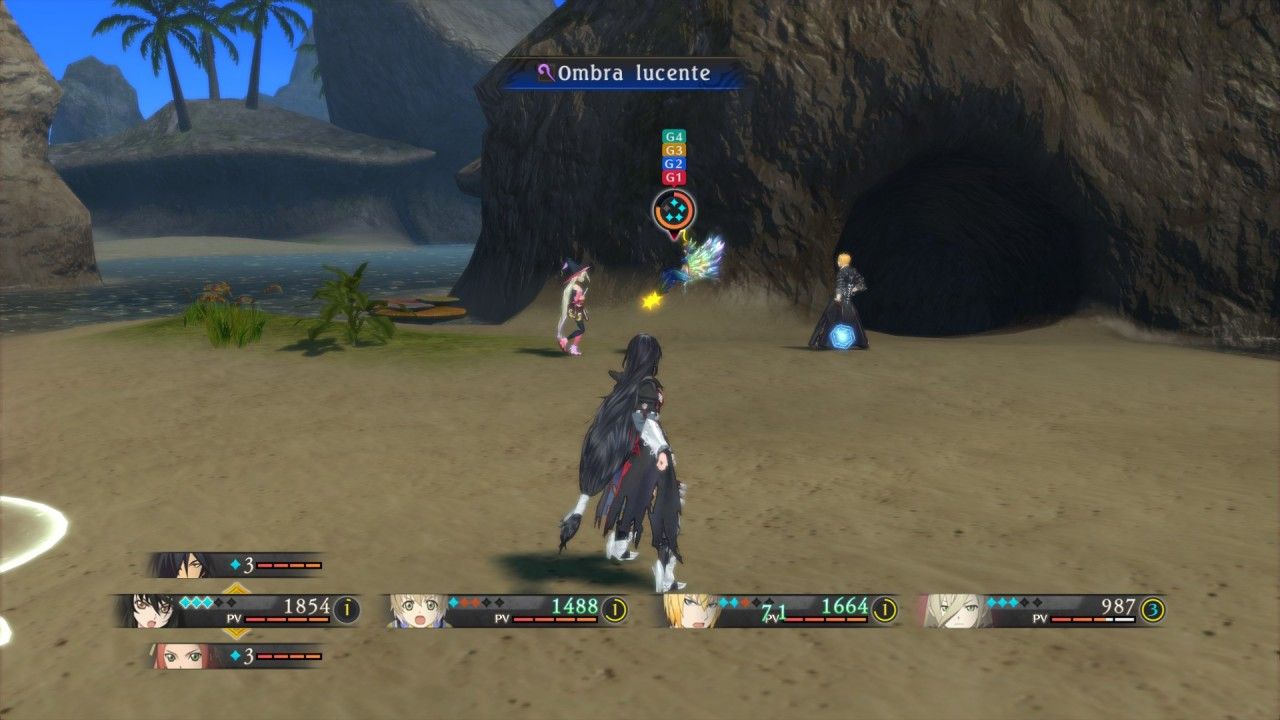Select the yellow G3 grade badge
This screenshot has height=720, width=1280.
(x=673, y=150)
